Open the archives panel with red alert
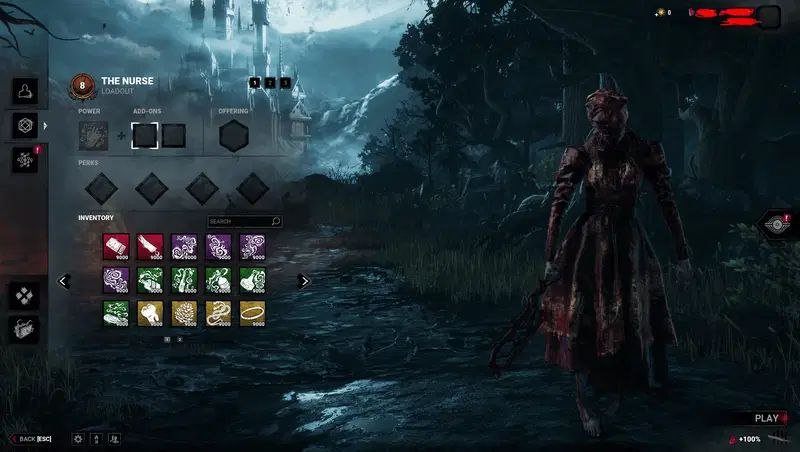Screen dimensions: 800x452 click(777, 225)
